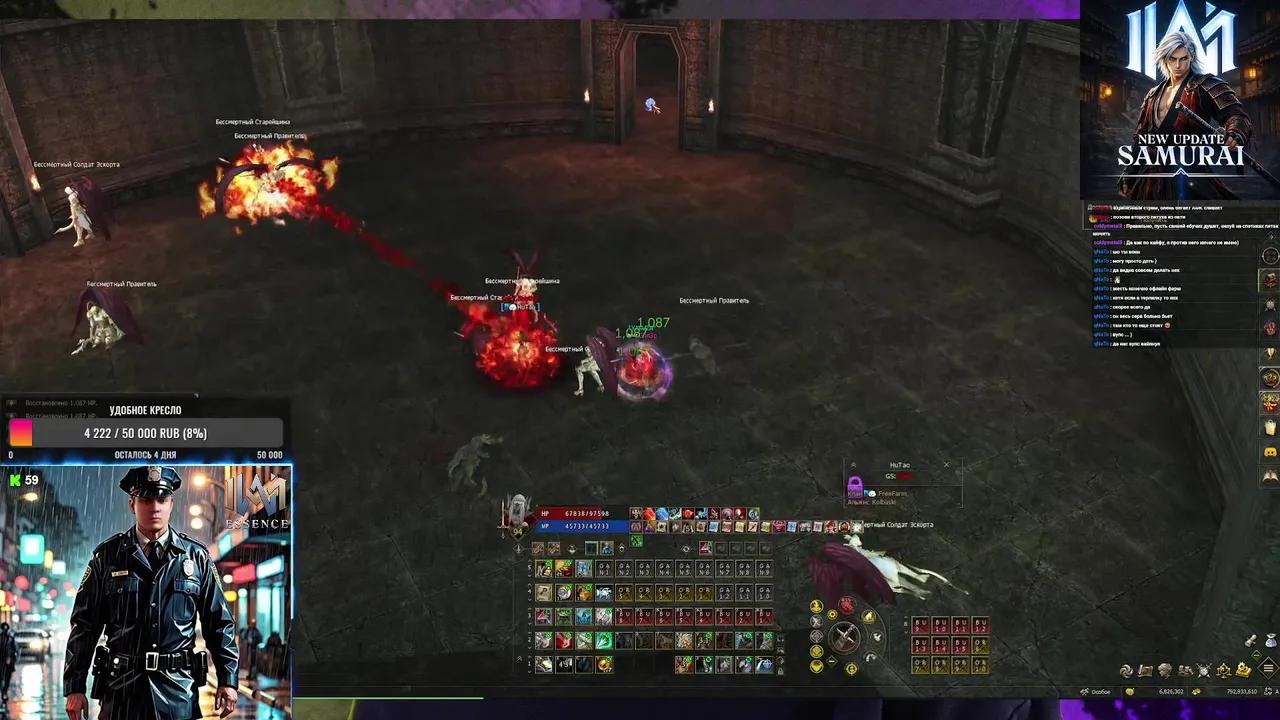The image size is (1280, 720).
Task: Open the golden crown premium icon
Action: click(x=1243, y=670)
